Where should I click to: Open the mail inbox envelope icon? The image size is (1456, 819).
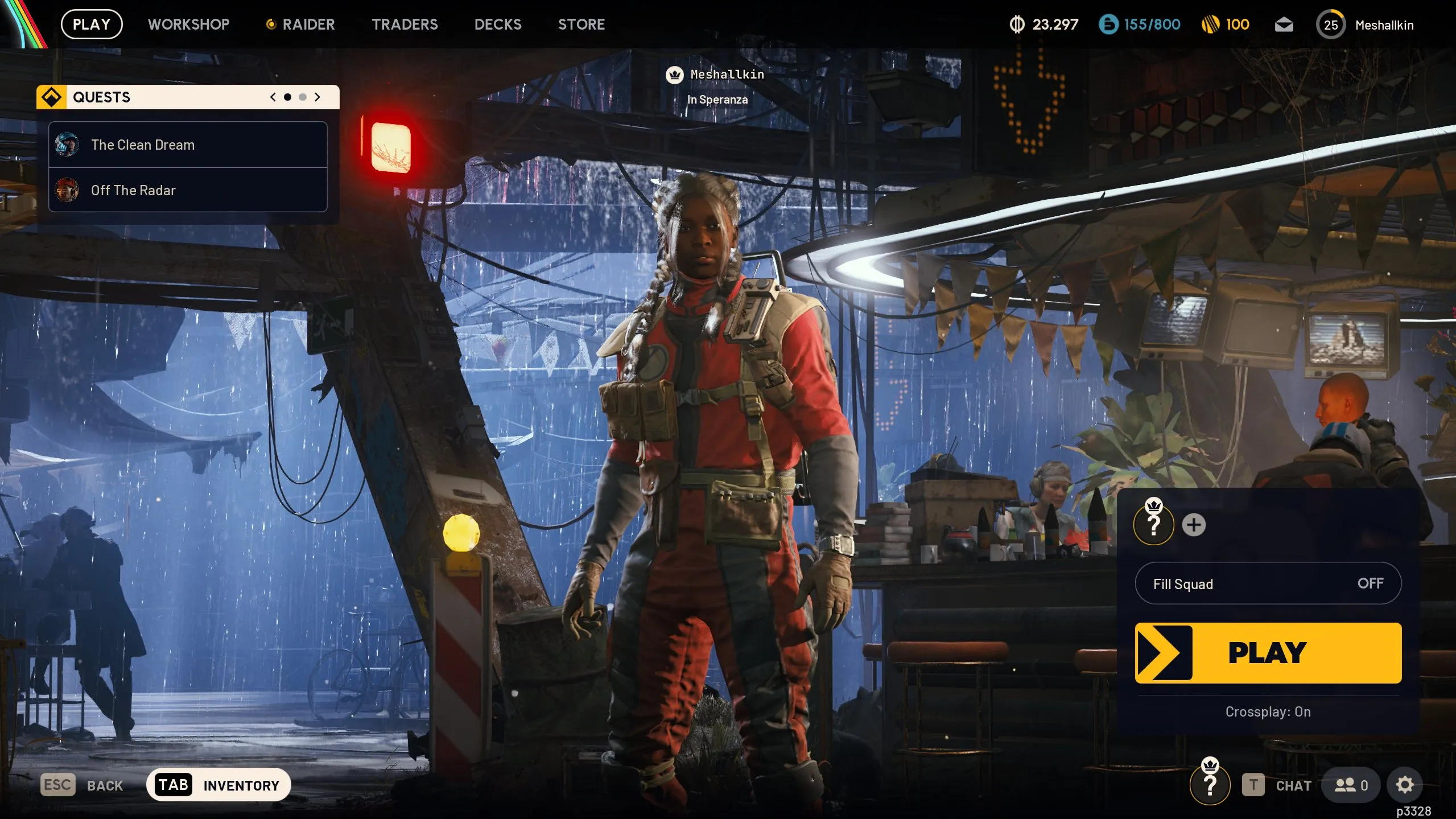pyautogui.click(x=1284, y=24)
